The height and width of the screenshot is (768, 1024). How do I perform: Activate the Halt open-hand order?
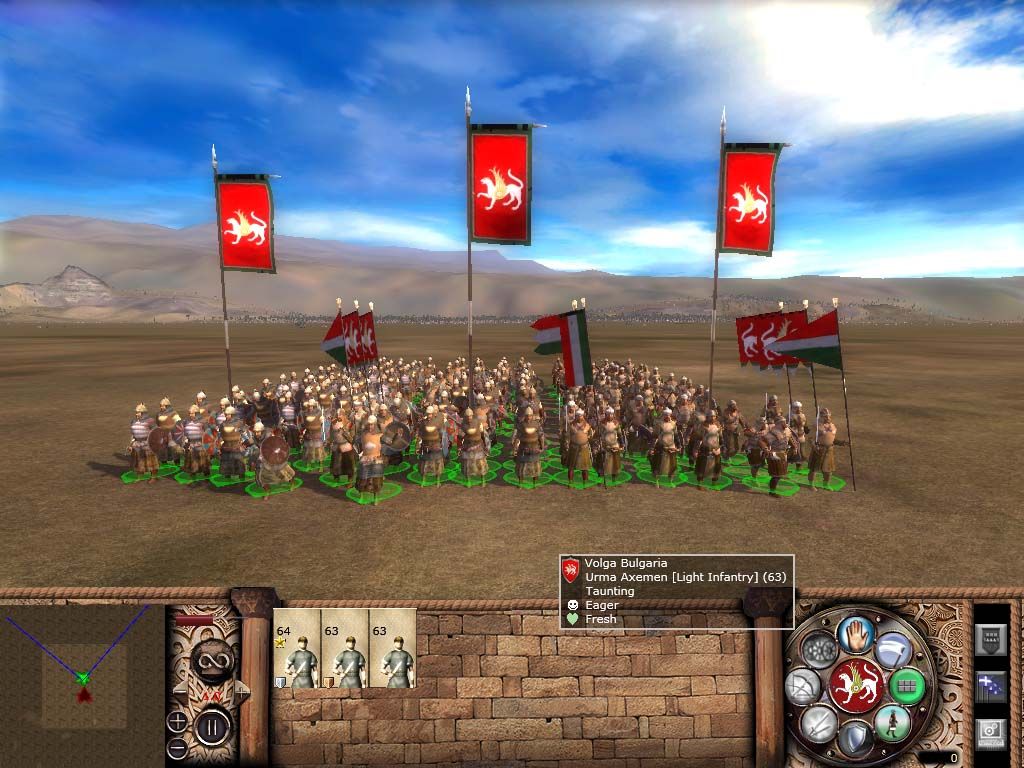click(x=857, y=634)
